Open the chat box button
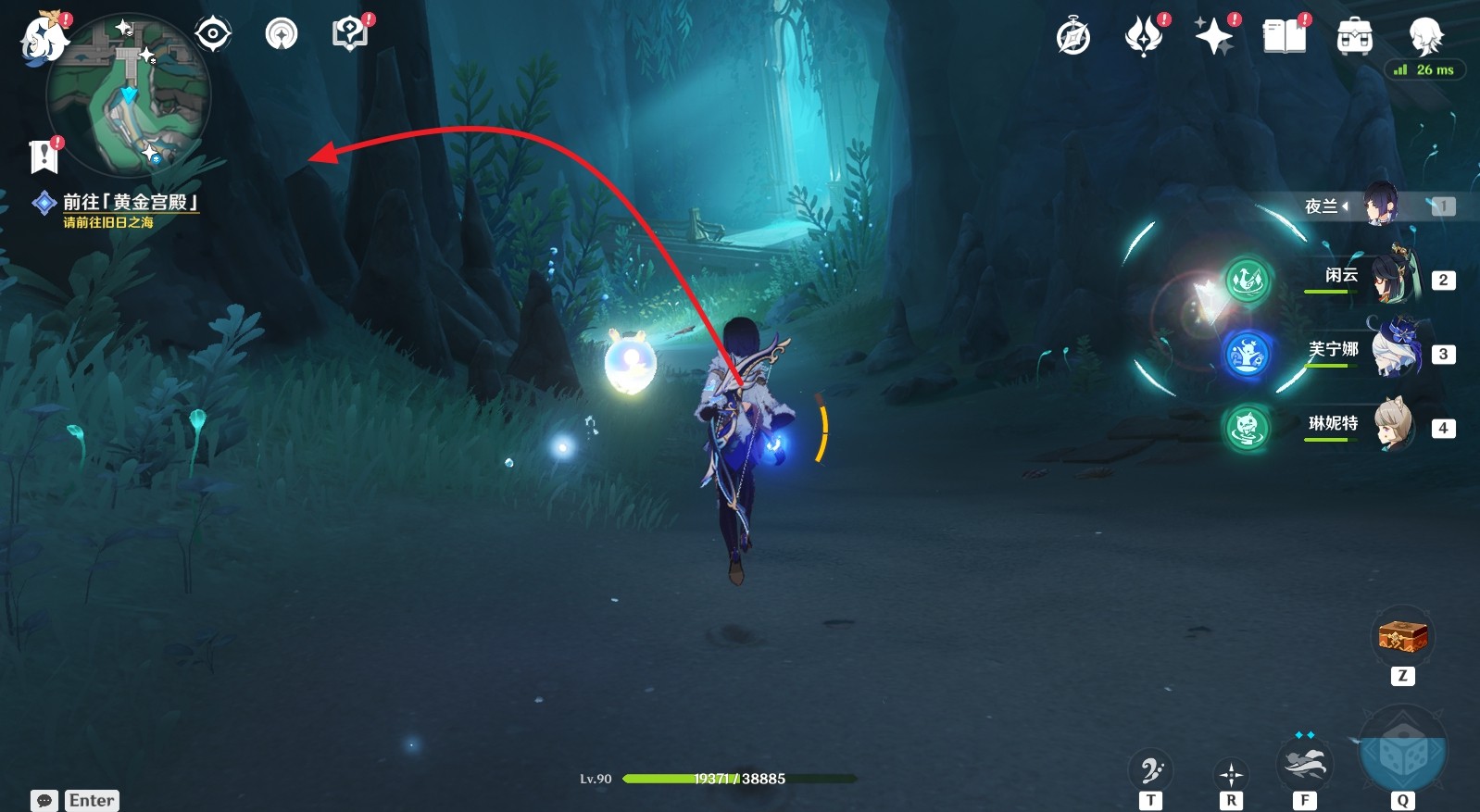Viewport: 1480px width, 812px height. click(44, 800)
